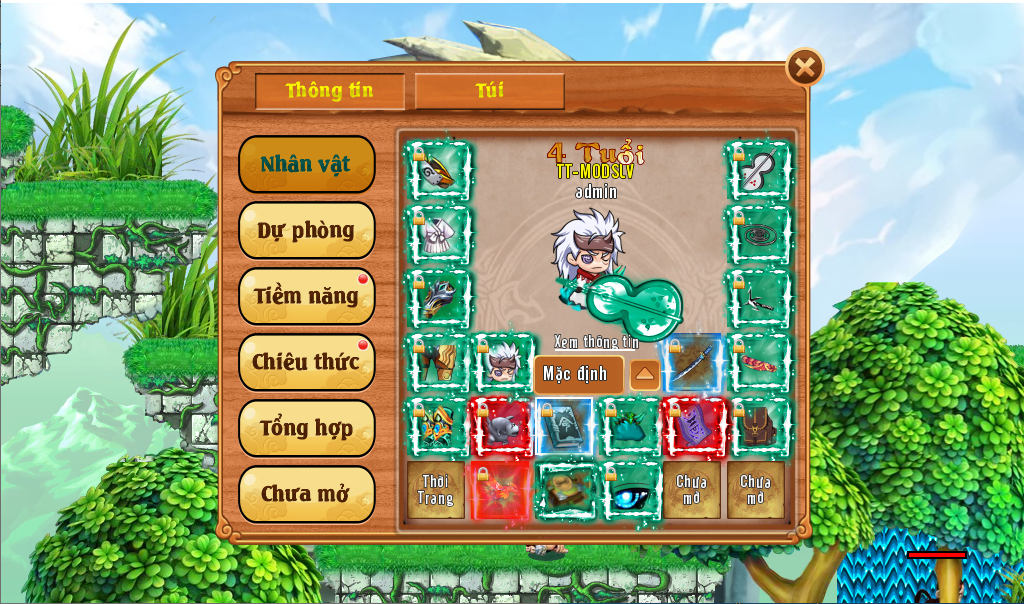Show the Tiềm năng panel
This screenshot has height=604, width=1024.
[x=306, y=296]
